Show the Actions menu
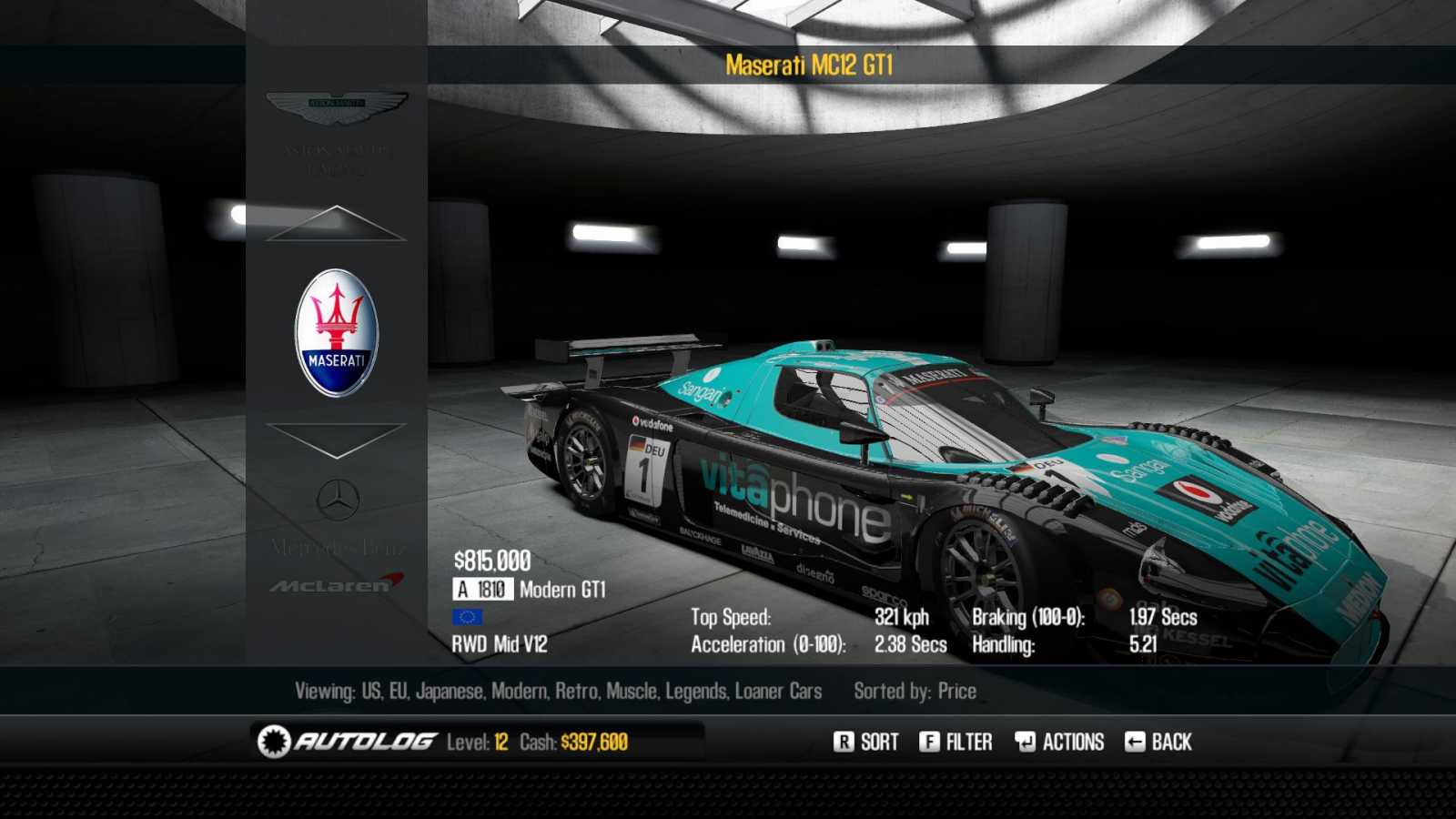 tap(1059, 743)
